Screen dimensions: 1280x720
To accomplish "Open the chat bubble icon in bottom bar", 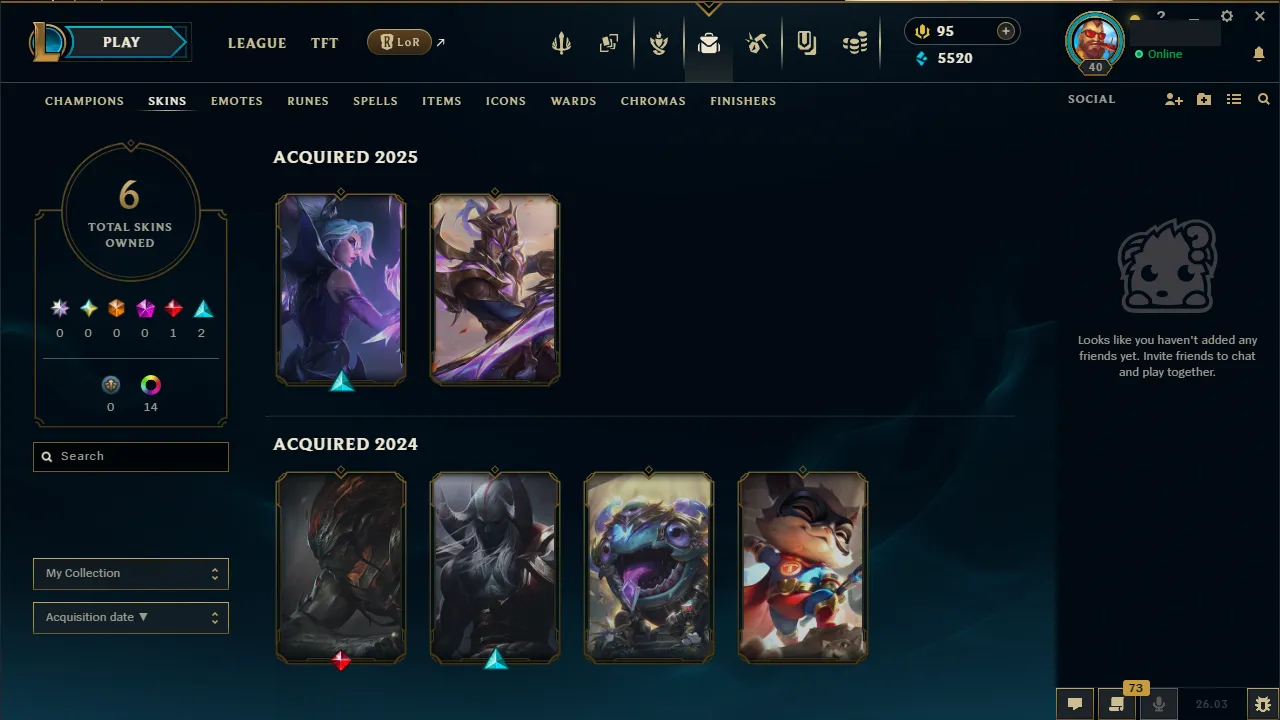I will coord(1074,703).
